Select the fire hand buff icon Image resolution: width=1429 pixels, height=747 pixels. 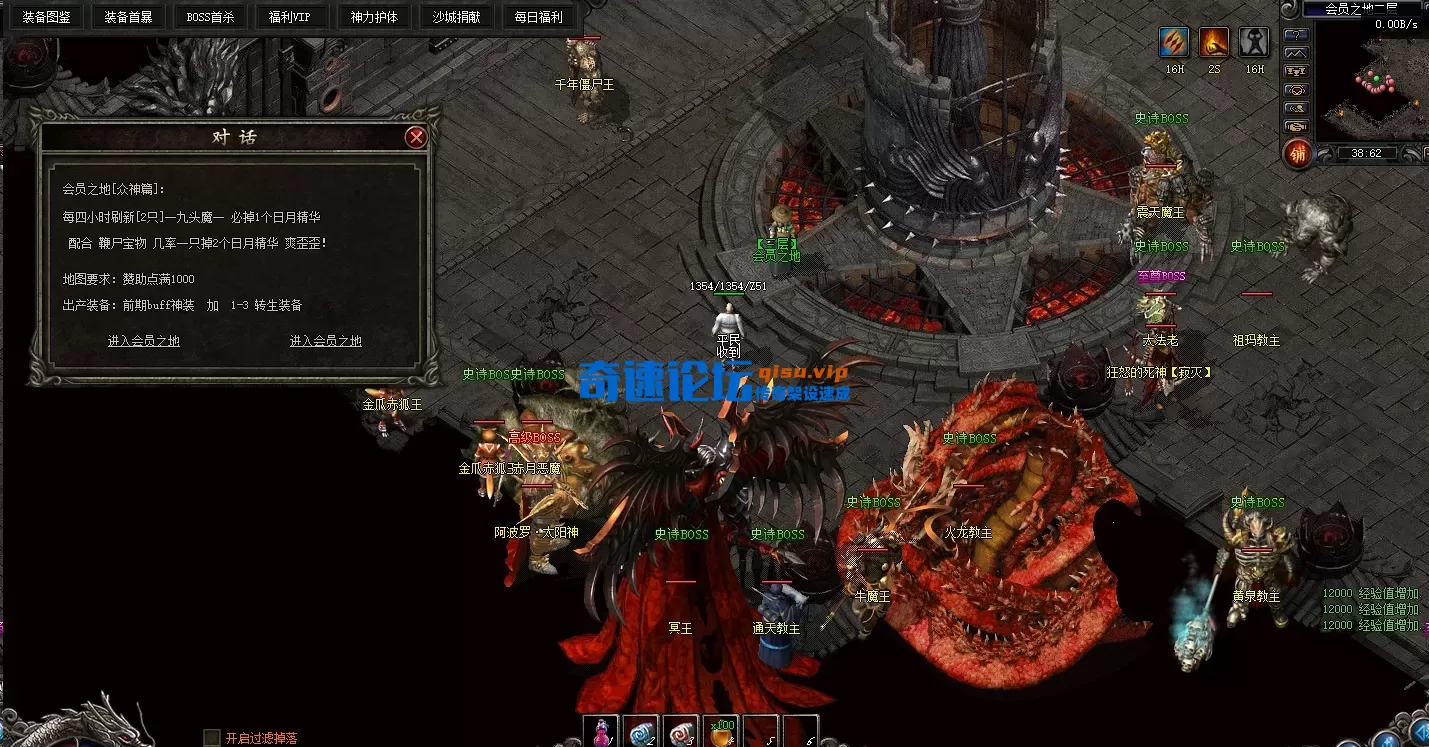1214,42
